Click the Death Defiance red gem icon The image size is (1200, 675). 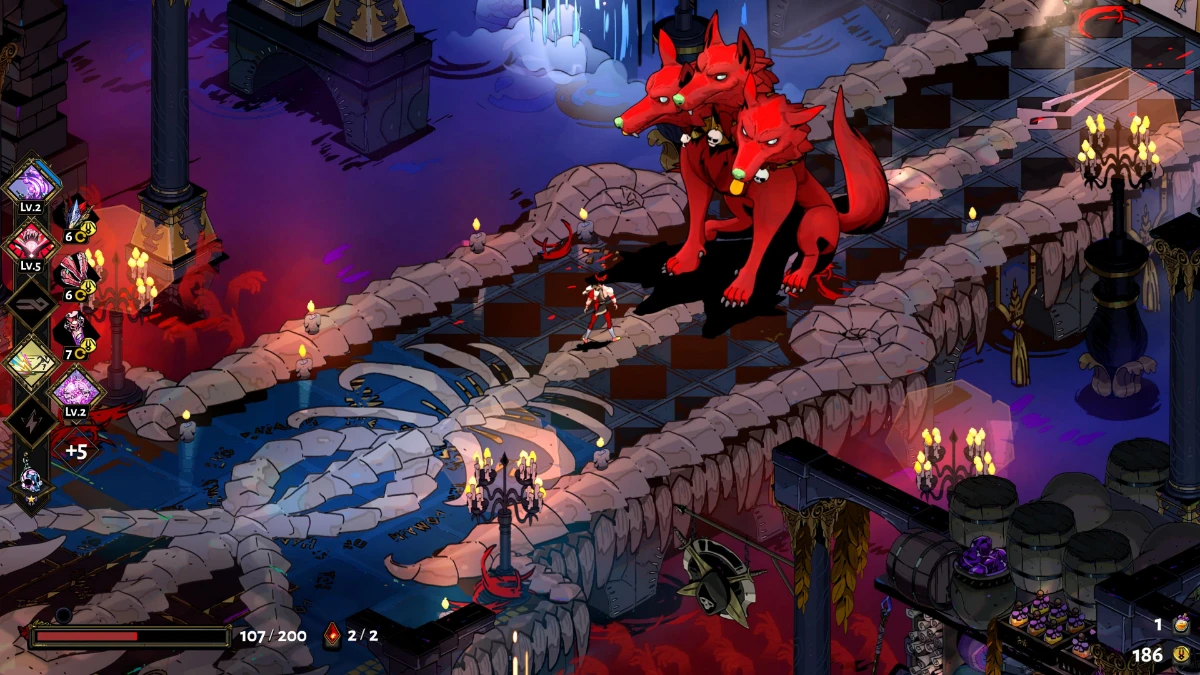point(334,634)
